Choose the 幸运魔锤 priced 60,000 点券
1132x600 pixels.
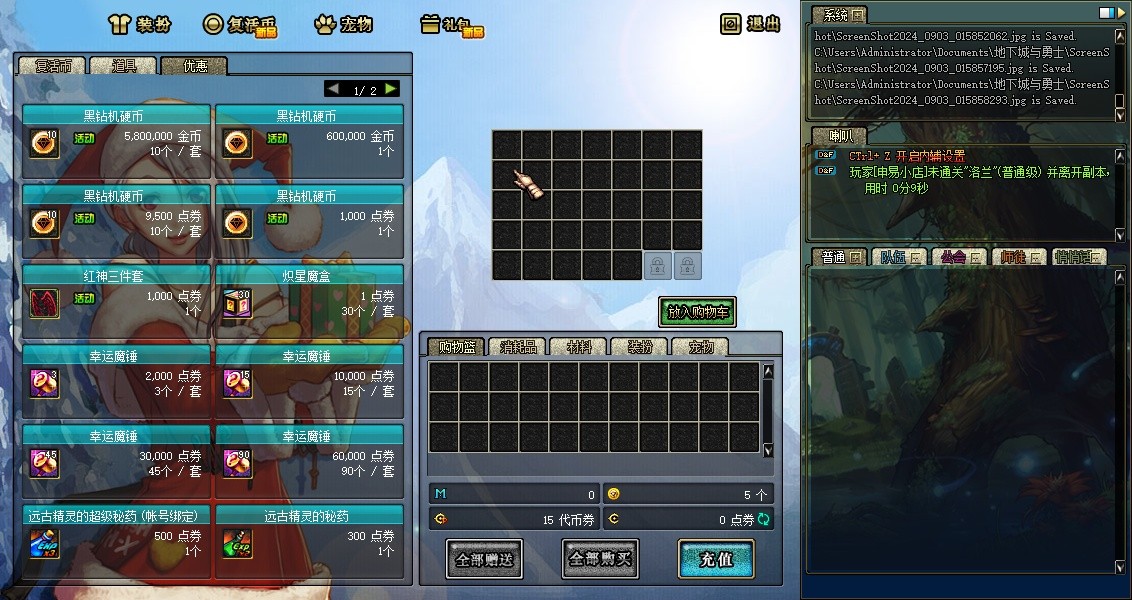pyautogui.click(x=309, y=455)
